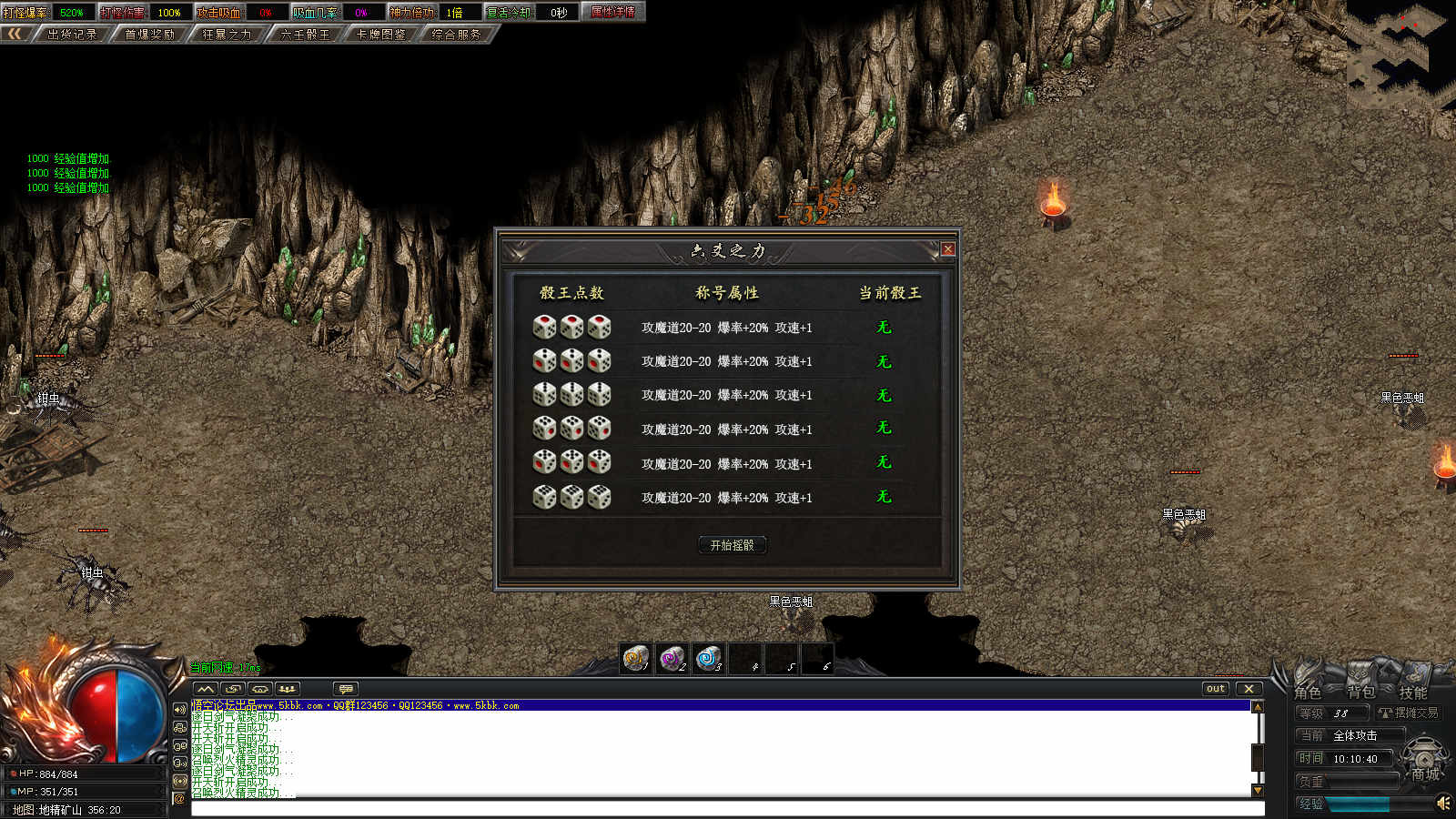1456x819 pixels.
Task: Toggle the sound speaker icon
Action: coord(1443,803)
